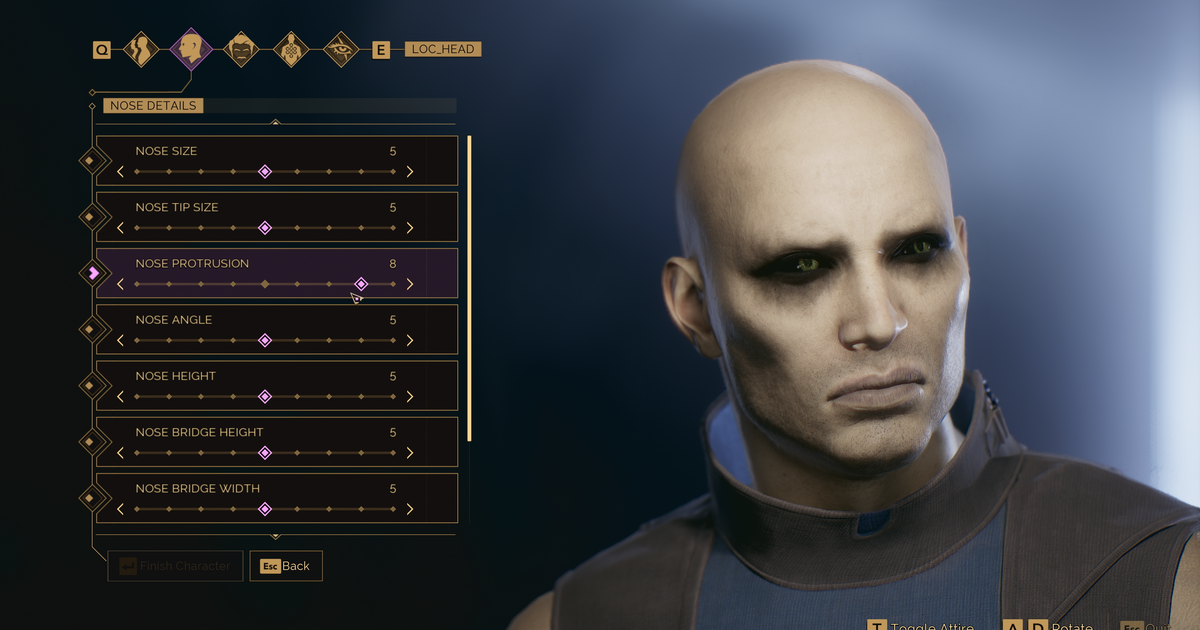This screenshot has height=630, width=1200.
Task: Increase Nose Tip Size with right arrow
Action: pos(410,228)
